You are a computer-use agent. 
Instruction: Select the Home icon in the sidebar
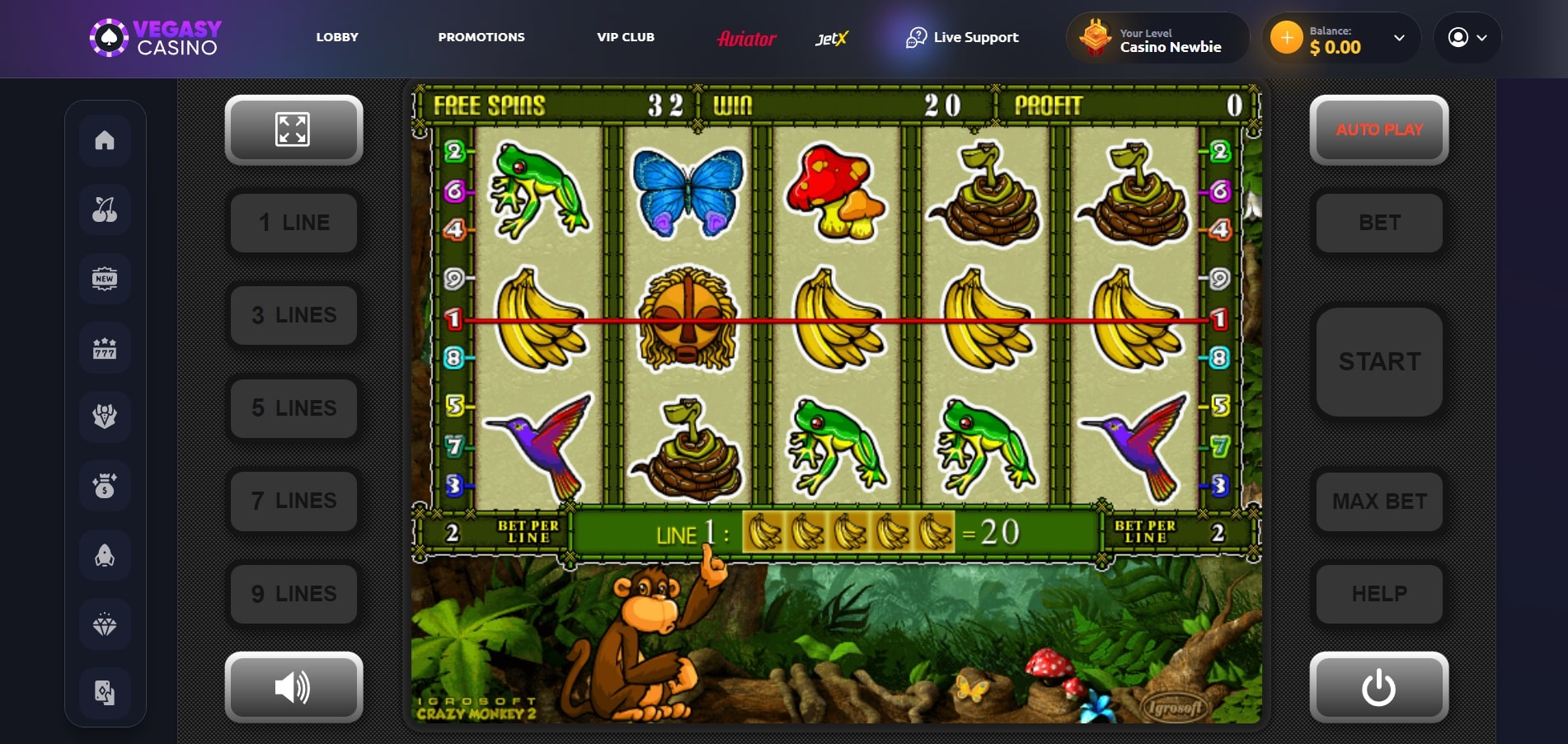point(105,139)
